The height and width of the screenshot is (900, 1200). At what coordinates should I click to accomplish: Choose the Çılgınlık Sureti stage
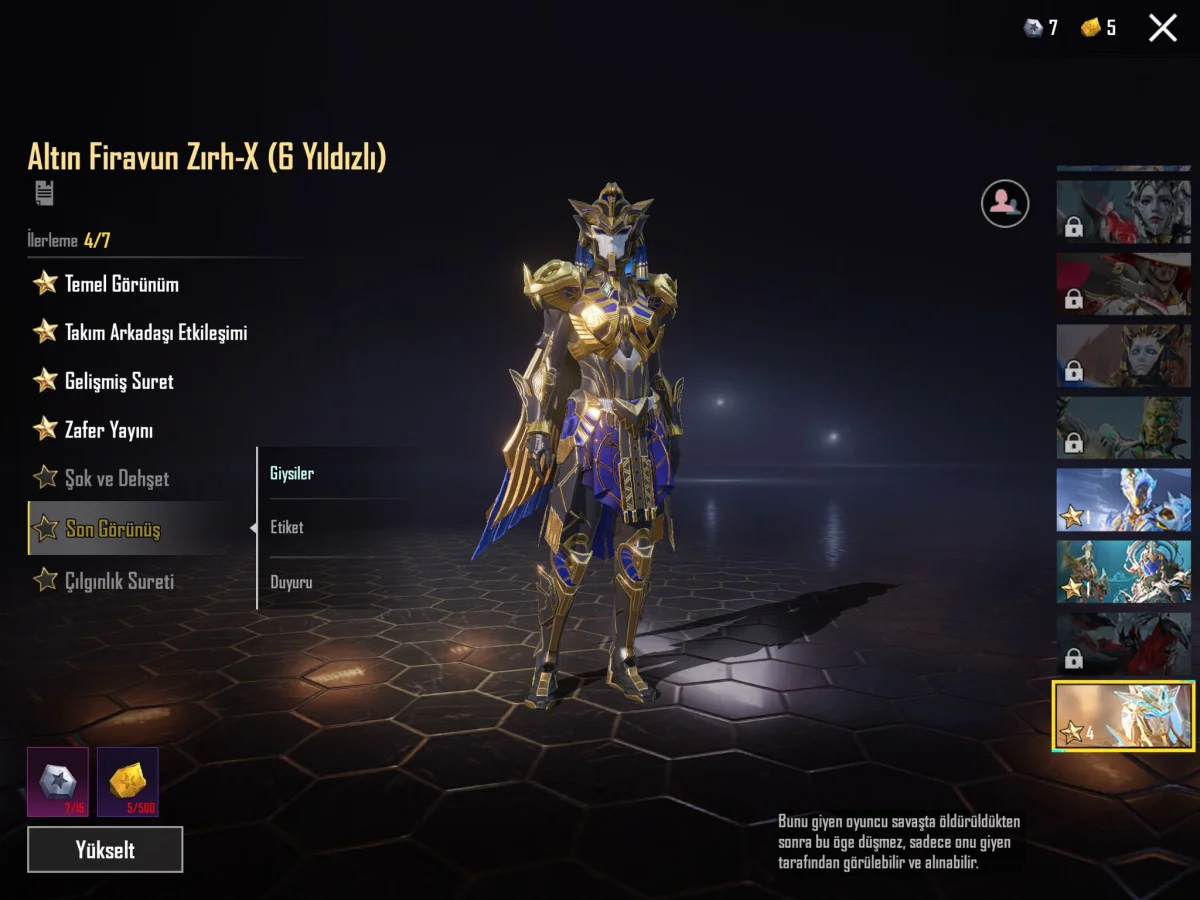click(118, 581)
